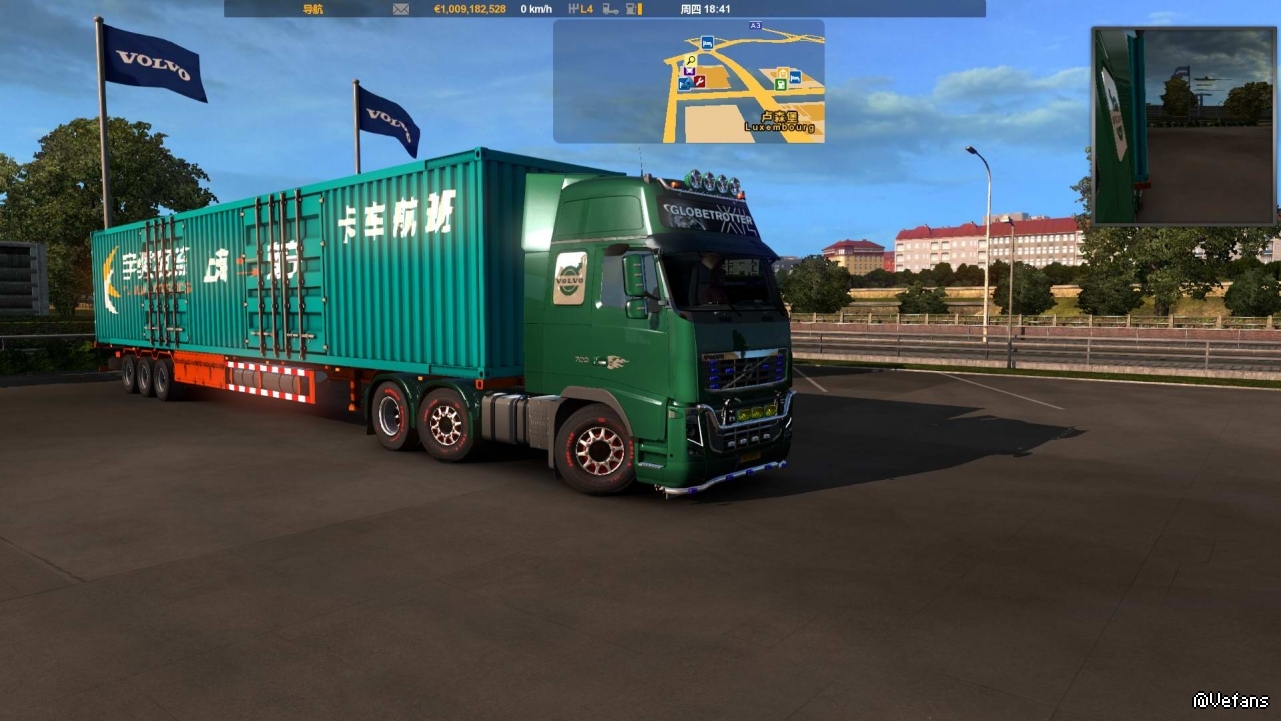Open the mail envelope icon

pos(401,9)
